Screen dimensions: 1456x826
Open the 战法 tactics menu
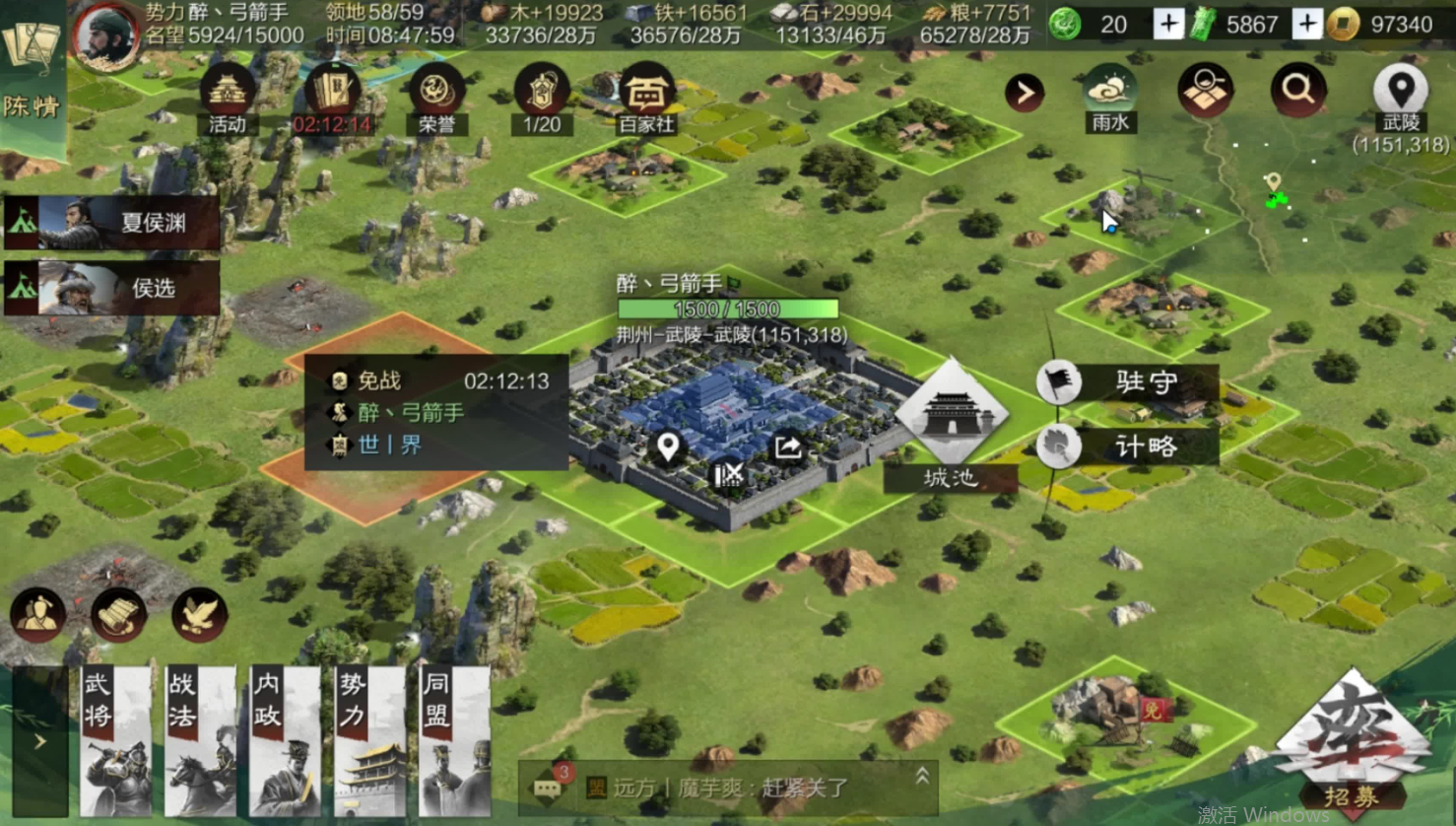pos(201,741)
